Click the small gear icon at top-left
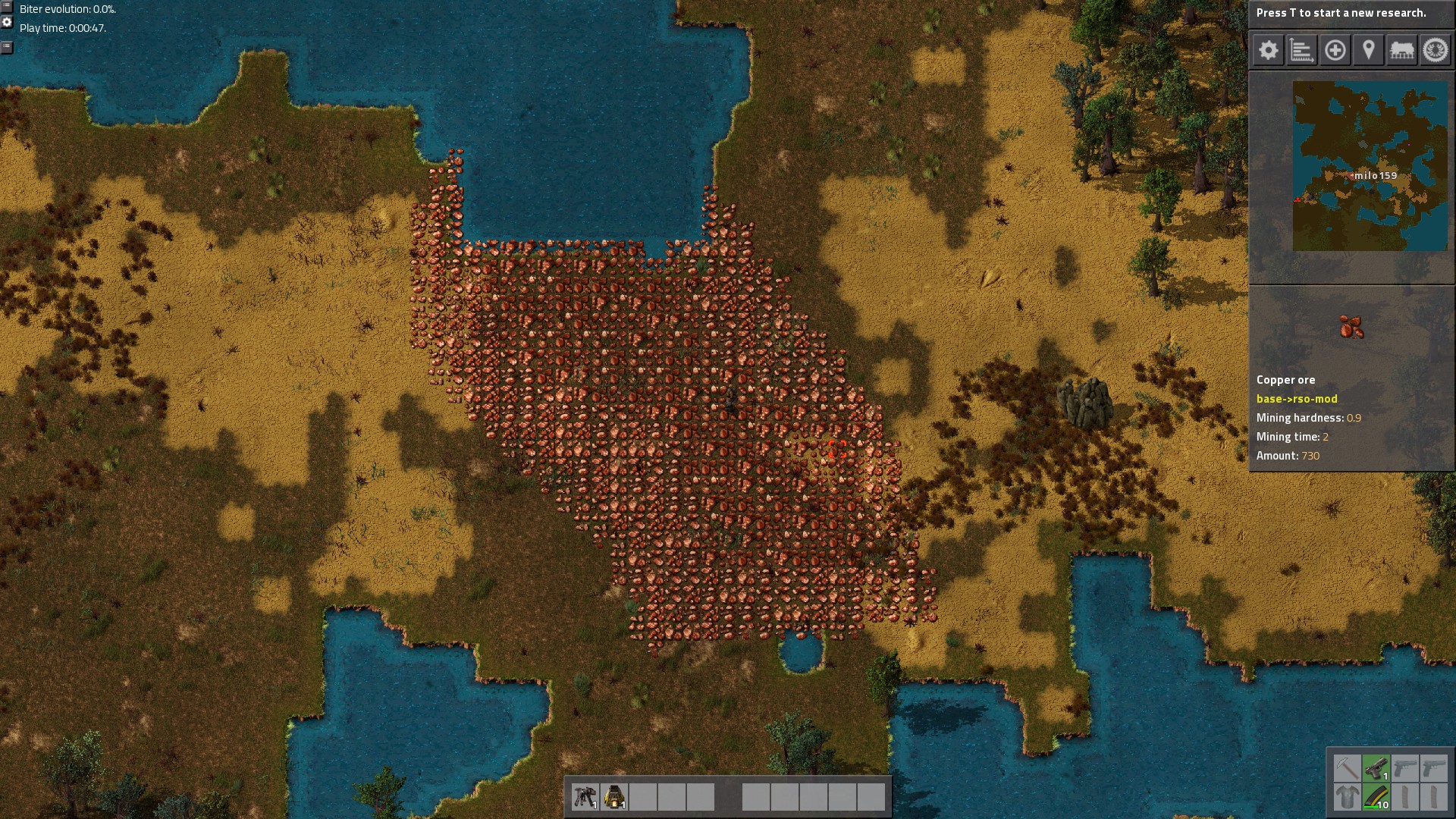The width and height of the screenshot is (1456, 819). coord(7,23)
